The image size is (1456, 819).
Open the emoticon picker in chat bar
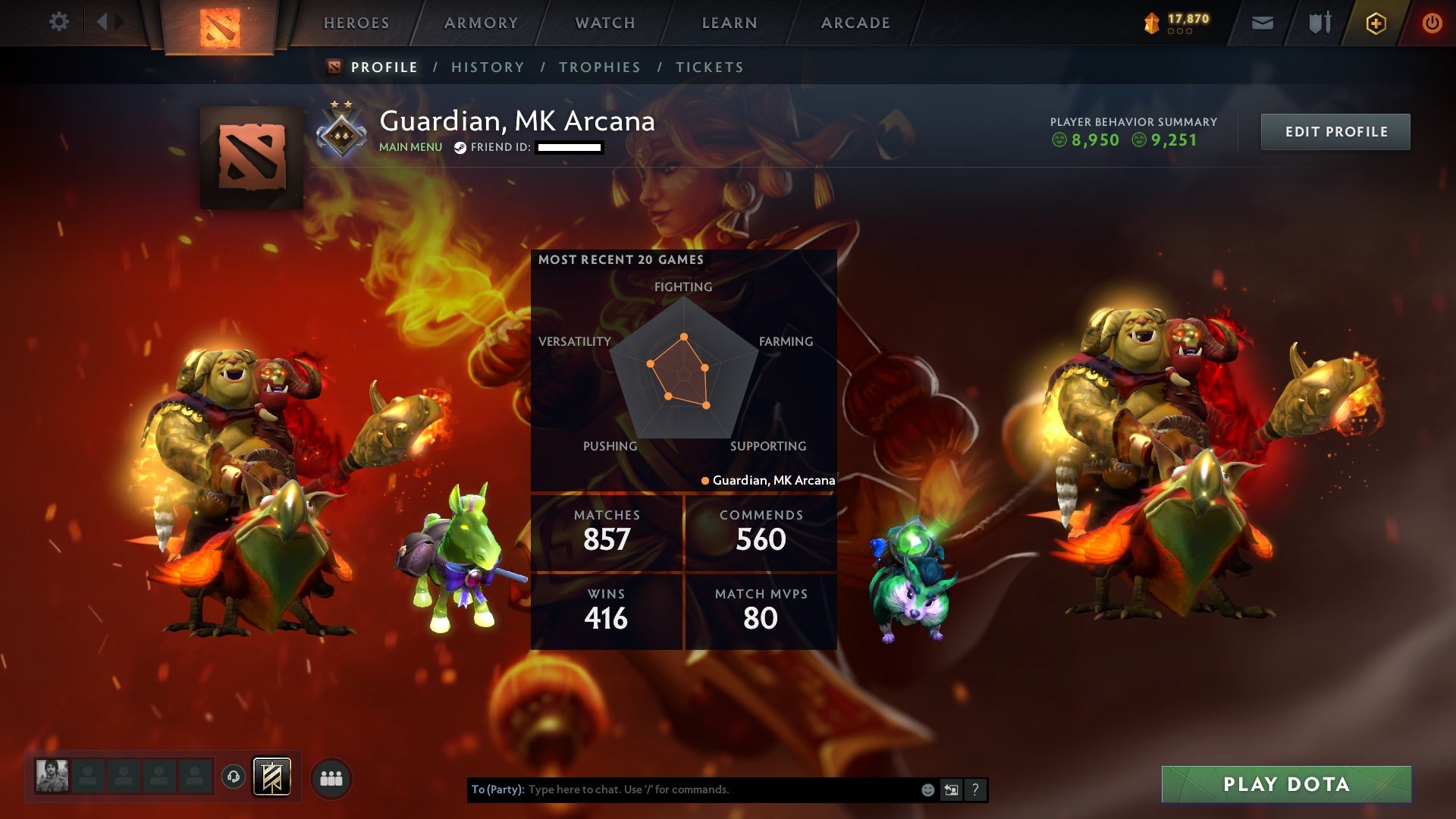[x=927, y=789]
